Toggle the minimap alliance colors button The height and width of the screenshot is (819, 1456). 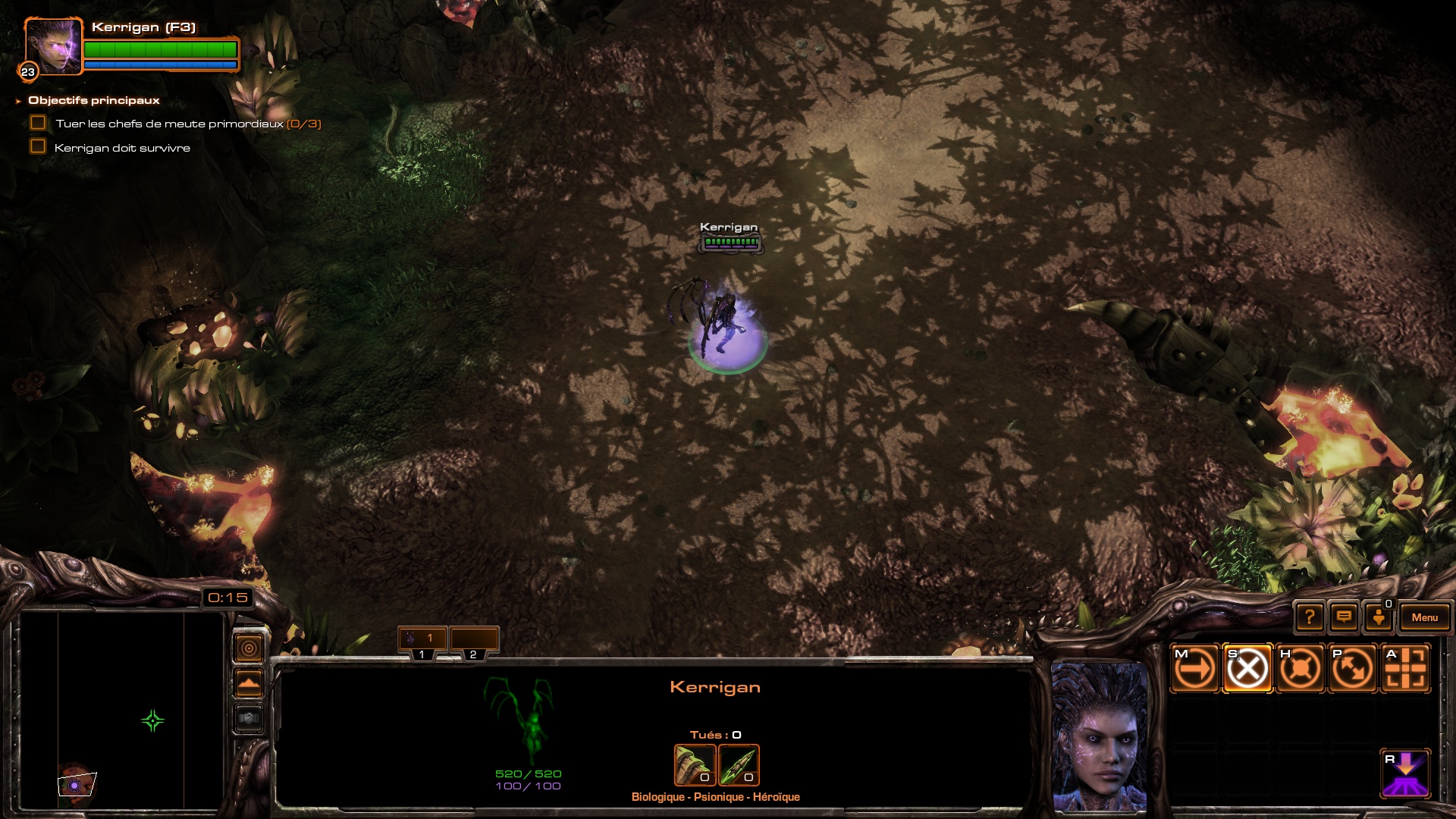249,717
